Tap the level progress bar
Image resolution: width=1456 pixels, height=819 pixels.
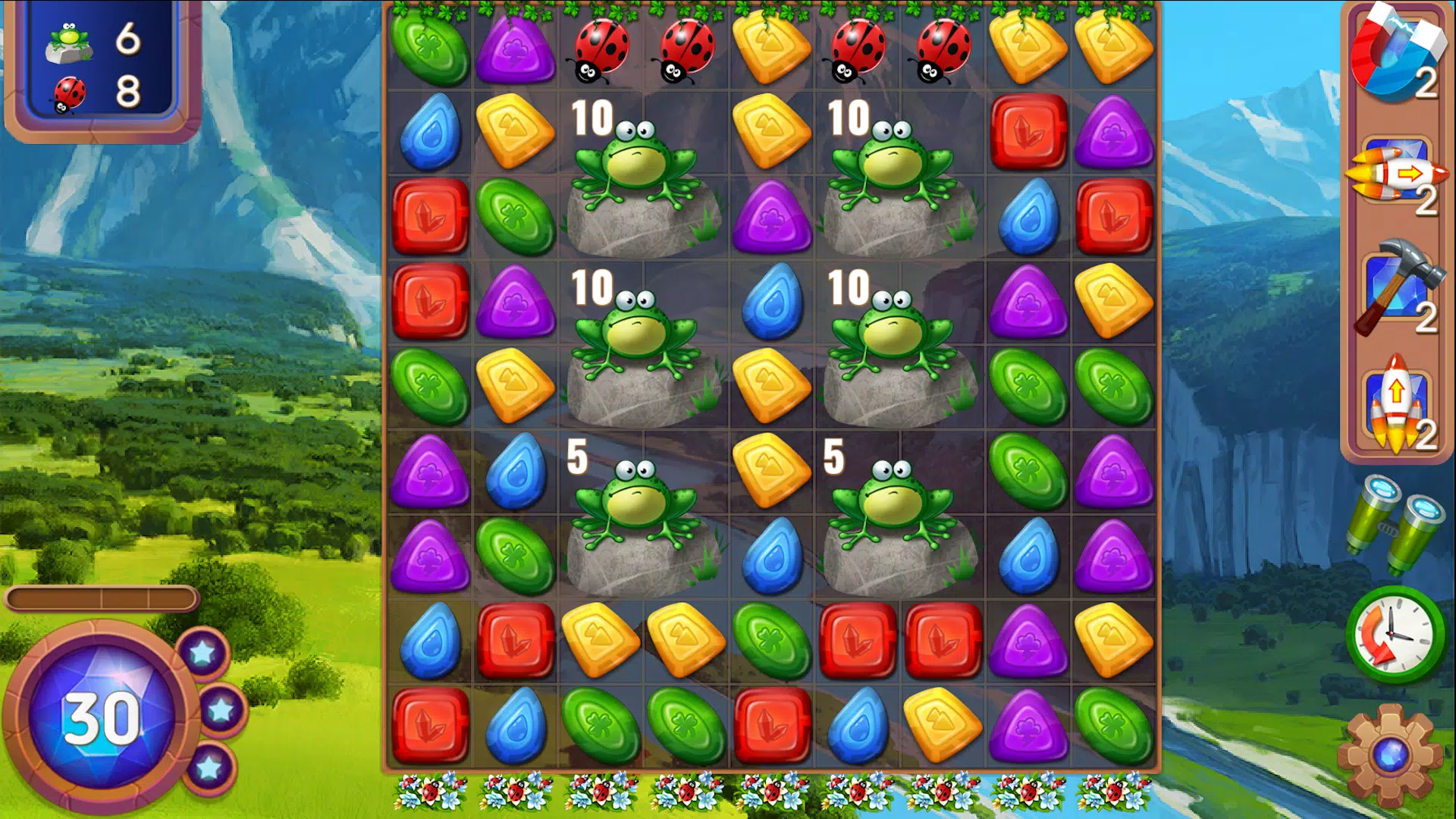point(99,599)
